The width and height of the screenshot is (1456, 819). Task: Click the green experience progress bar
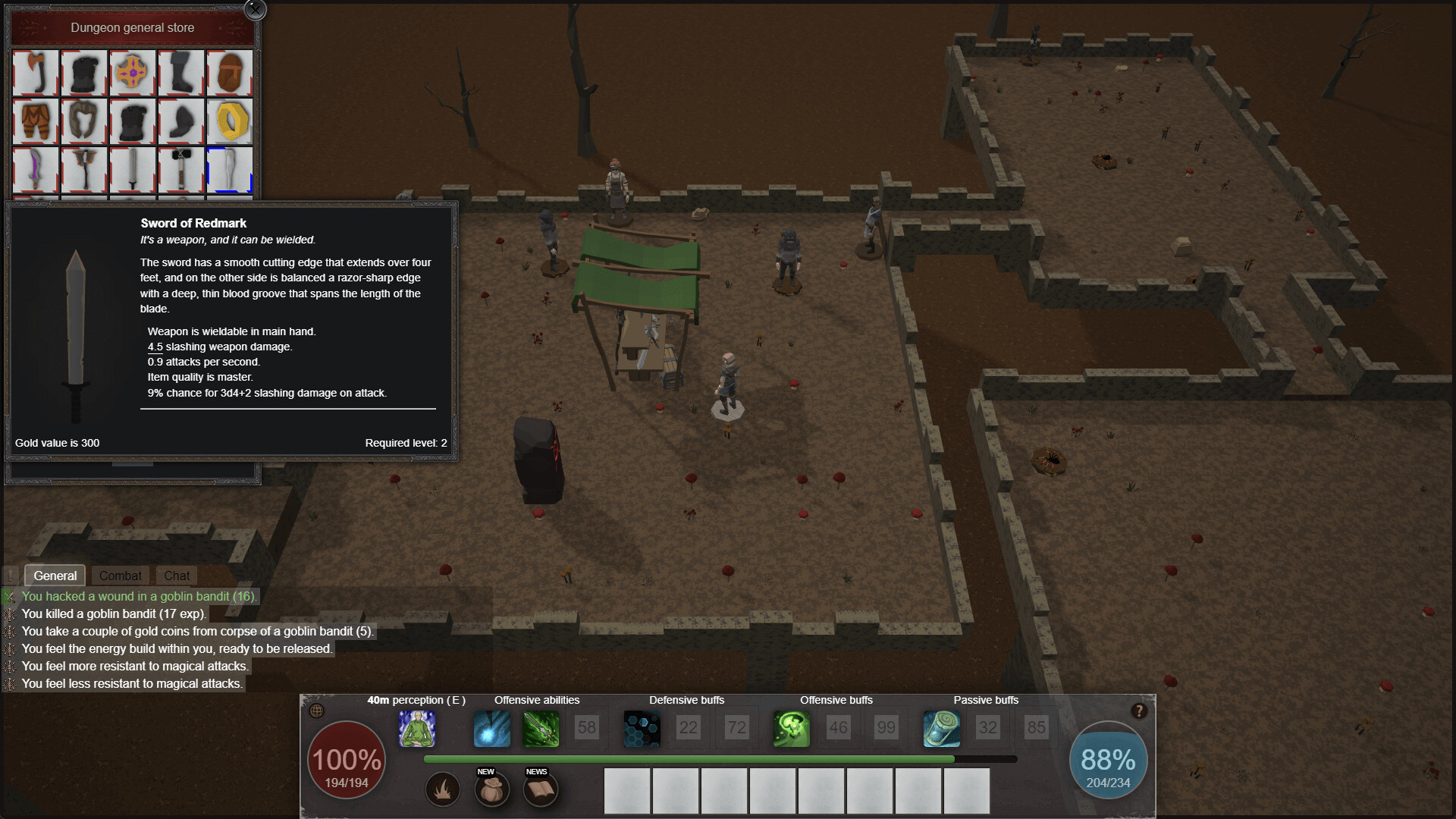coord(682,758)
